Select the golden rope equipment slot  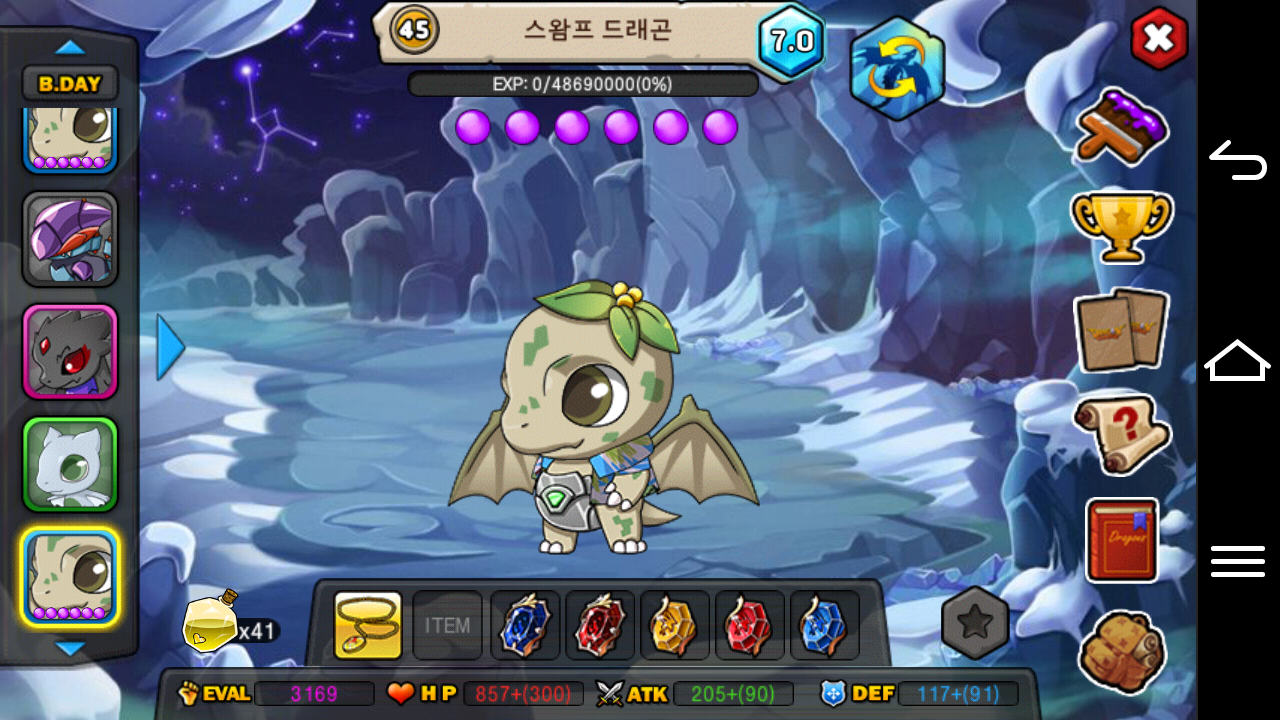point(368,626)
